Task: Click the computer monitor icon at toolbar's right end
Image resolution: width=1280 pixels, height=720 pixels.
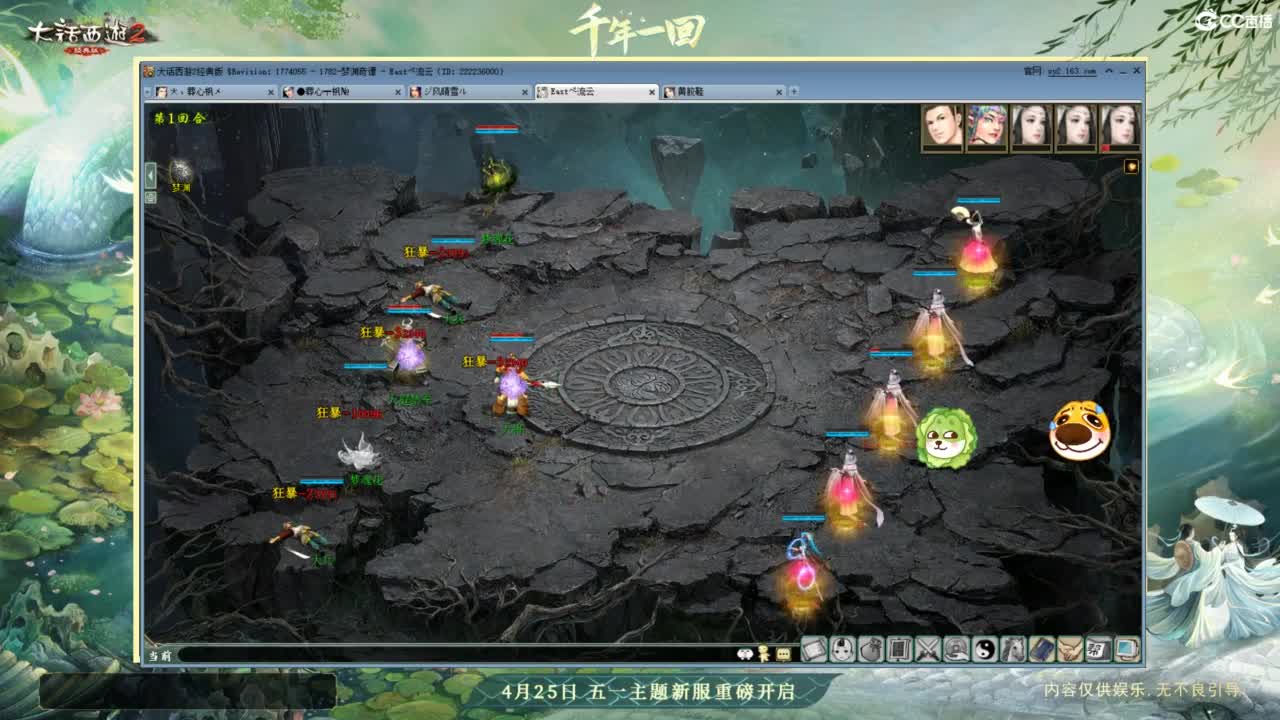Action: (x=1125, y=652)
